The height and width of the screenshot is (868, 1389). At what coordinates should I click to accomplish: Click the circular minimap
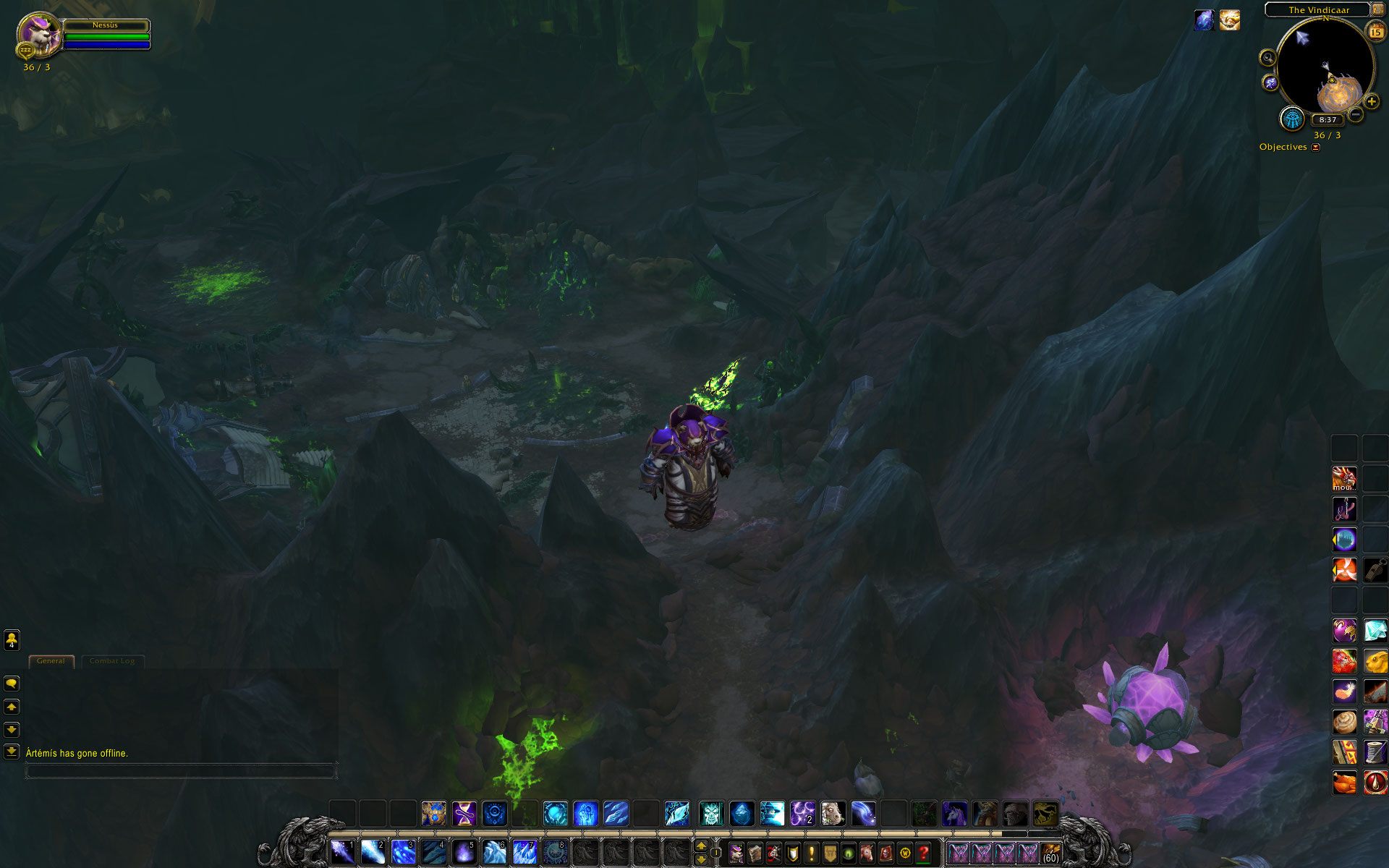[1325, 67]
